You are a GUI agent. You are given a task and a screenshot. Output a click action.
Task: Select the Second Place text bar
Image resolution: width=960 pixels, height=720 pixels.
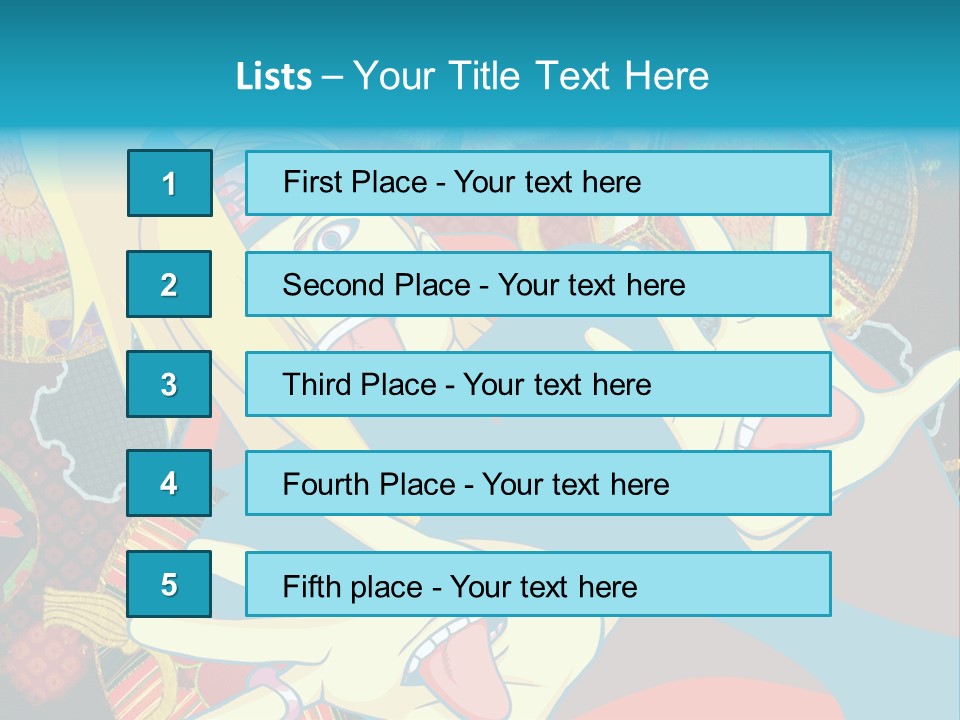(x=538, y=284)
